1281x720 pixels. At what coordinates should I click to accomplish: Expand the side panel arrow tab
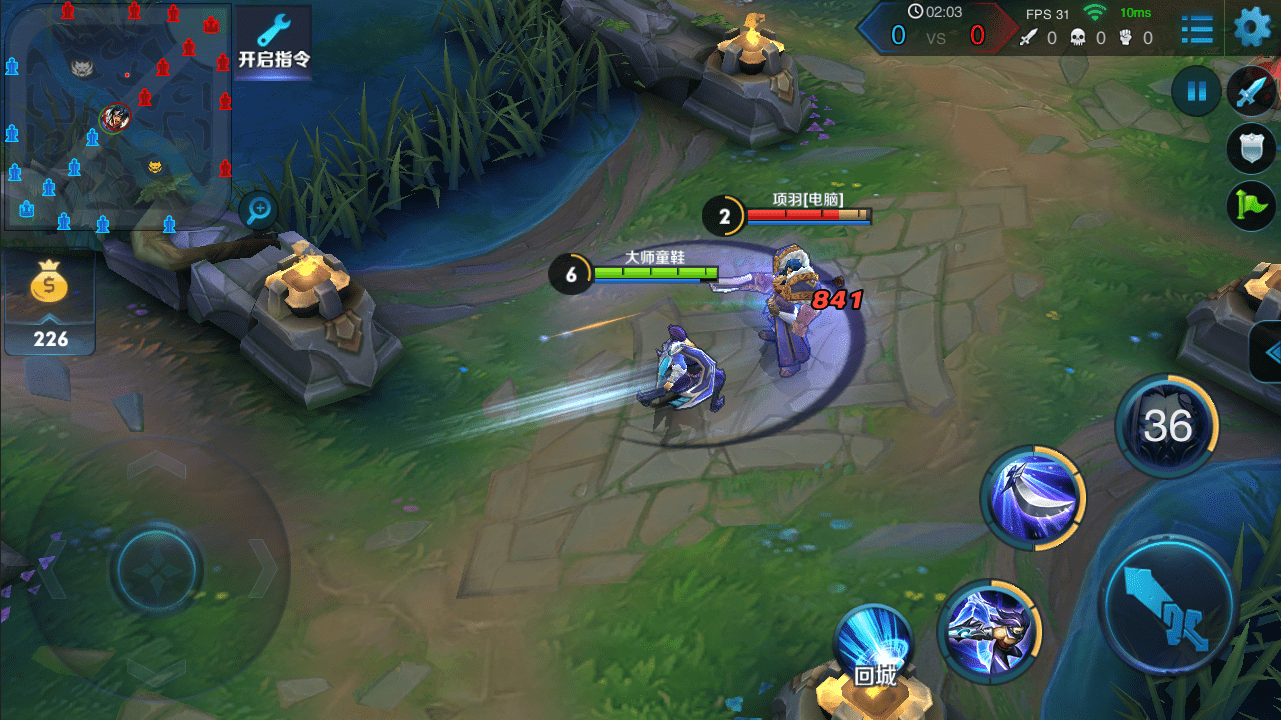pos(1269,352)
